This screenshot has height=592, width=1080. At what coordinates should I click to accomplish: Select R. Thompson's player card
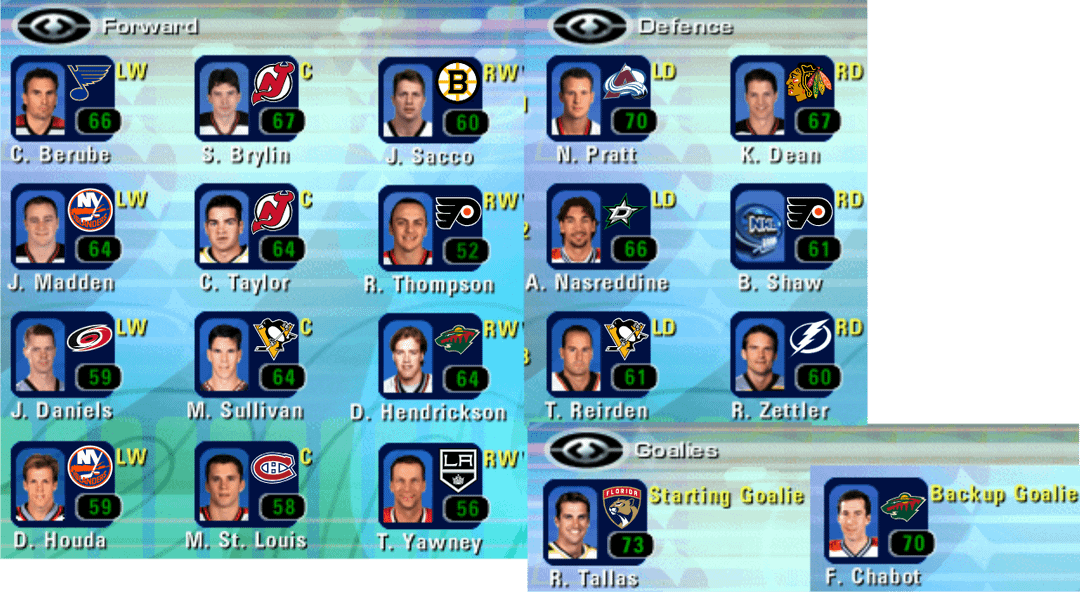(x=431, y=227)
